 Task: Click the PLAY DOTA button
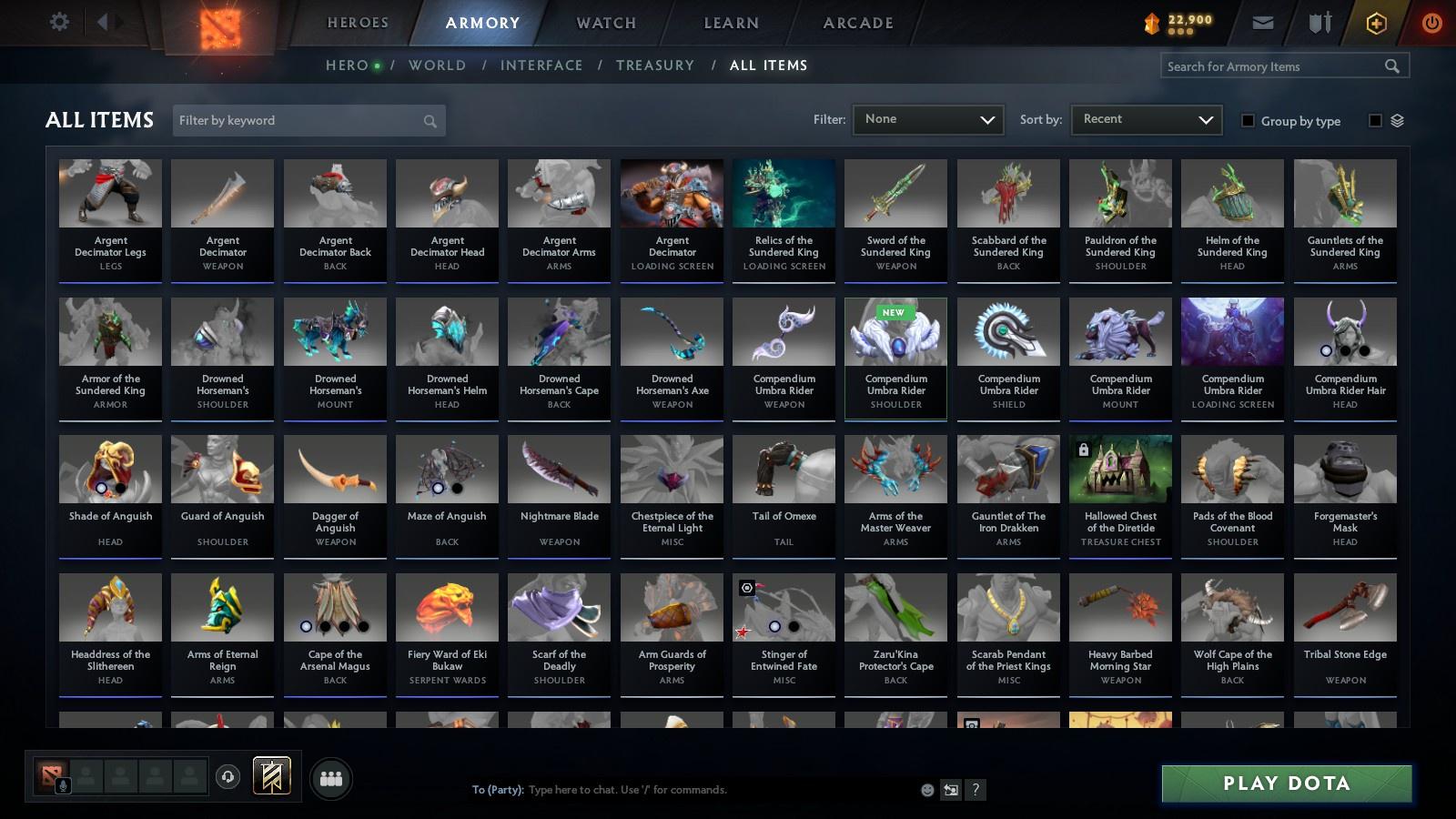[x=1286, y=783]
